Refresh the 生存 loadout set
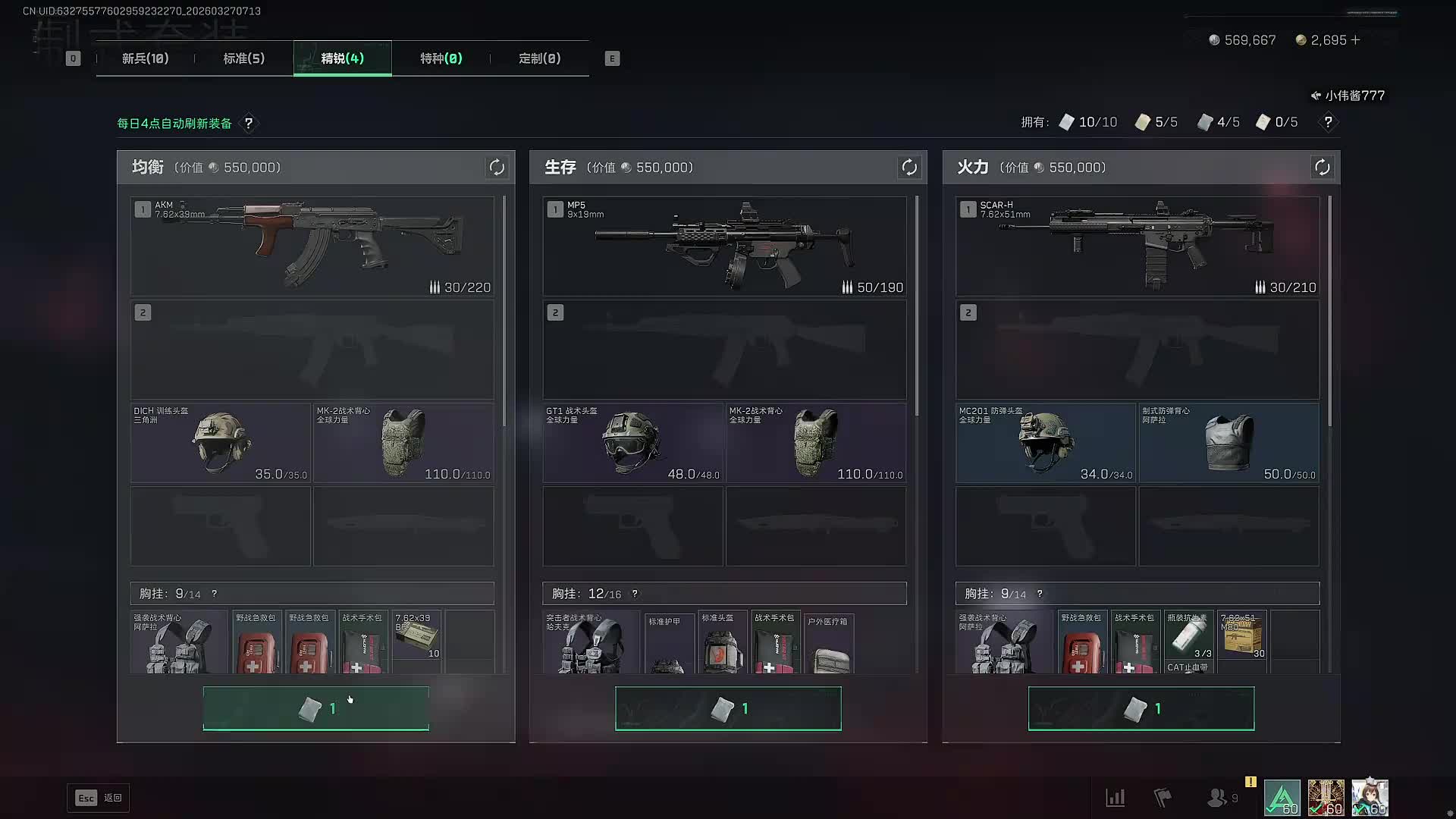The image size is (1456, 819). tap(909, 168)
